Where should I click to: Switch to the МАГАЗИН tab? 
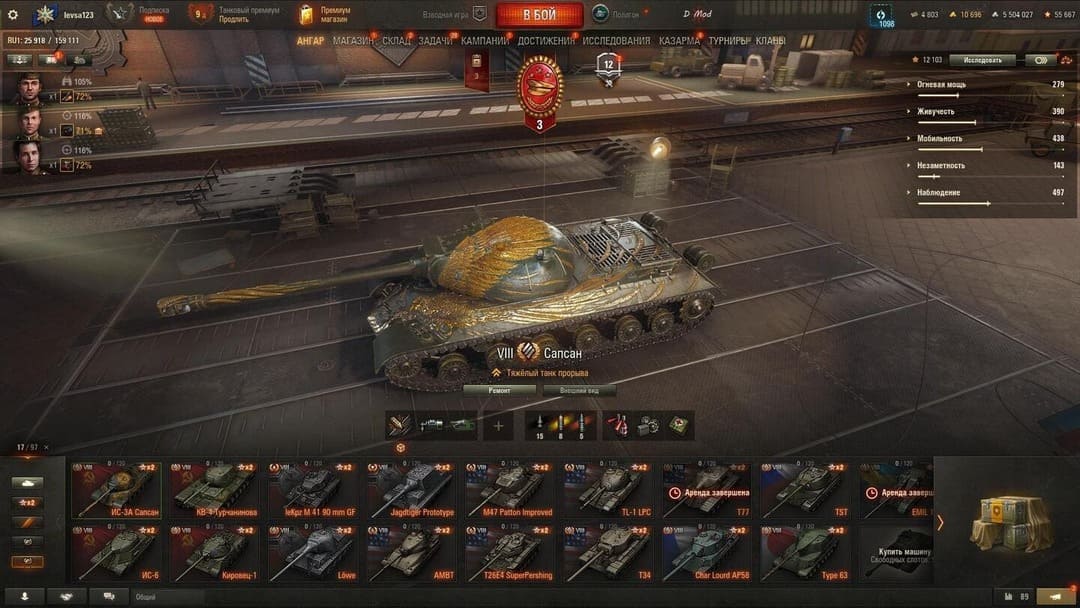353,41
